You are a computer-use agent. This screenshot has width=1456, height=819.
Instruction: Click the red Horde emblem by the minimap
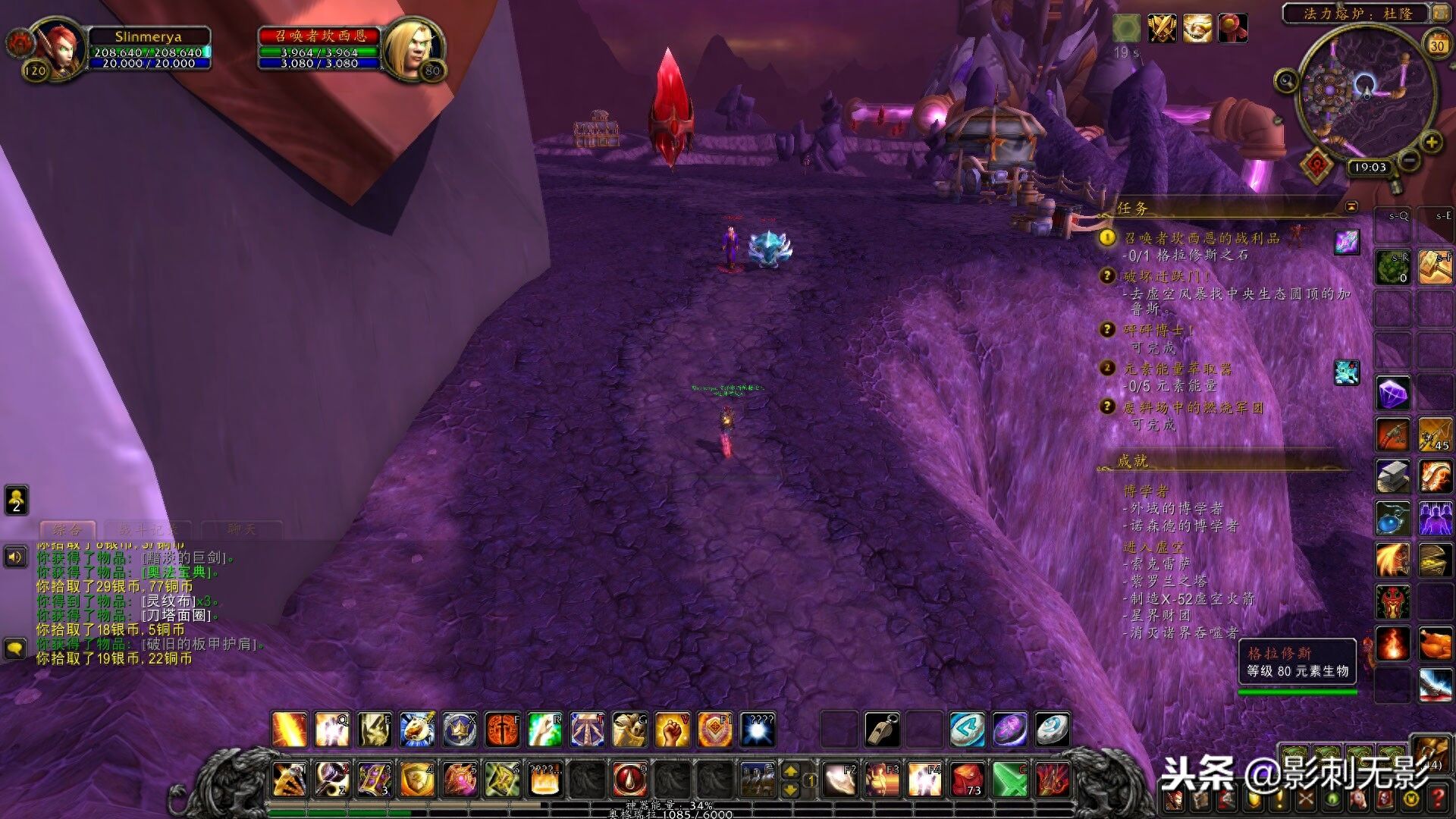1316,164
